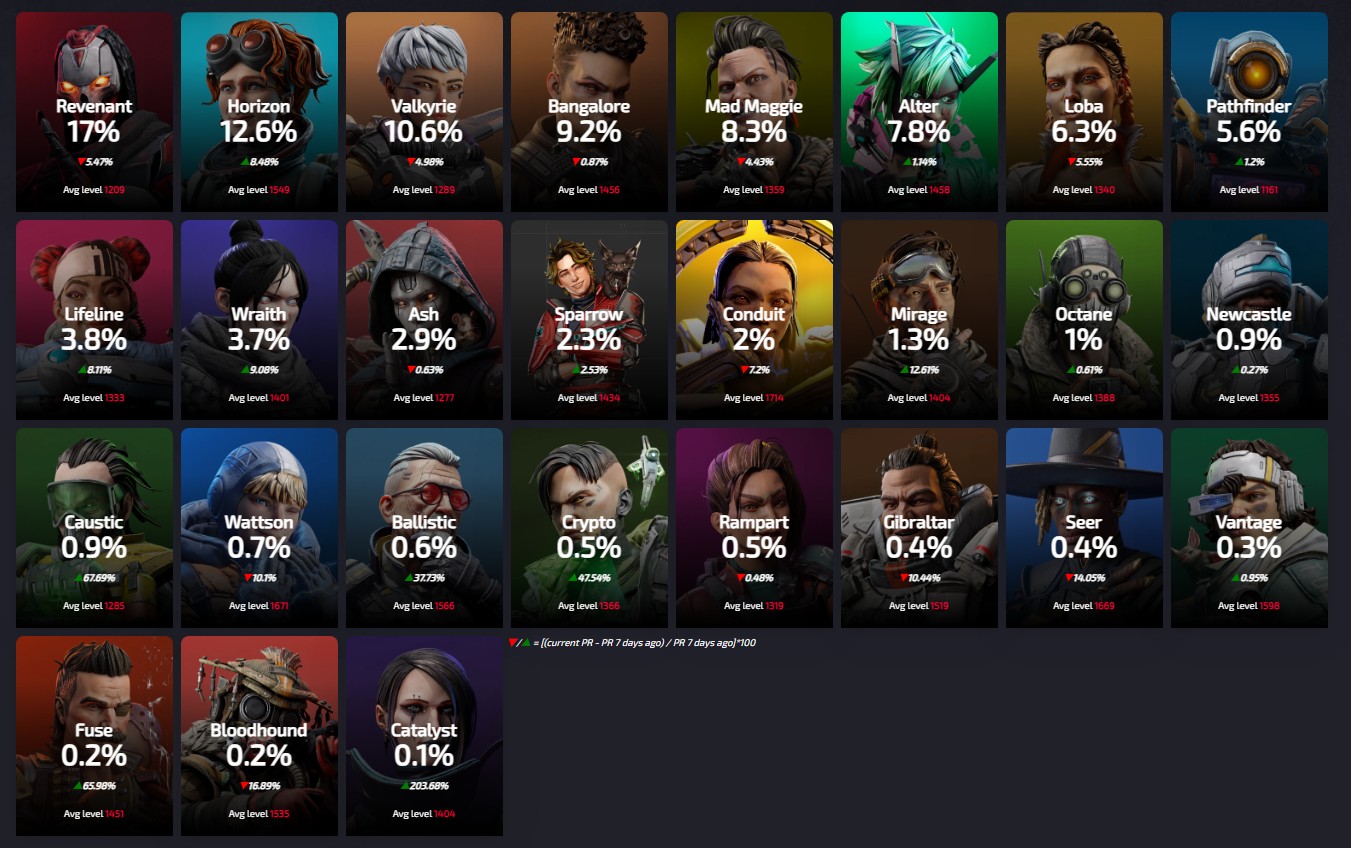Select Mad Maggie's stats card

pyautogui.click(x=754, y=112)
